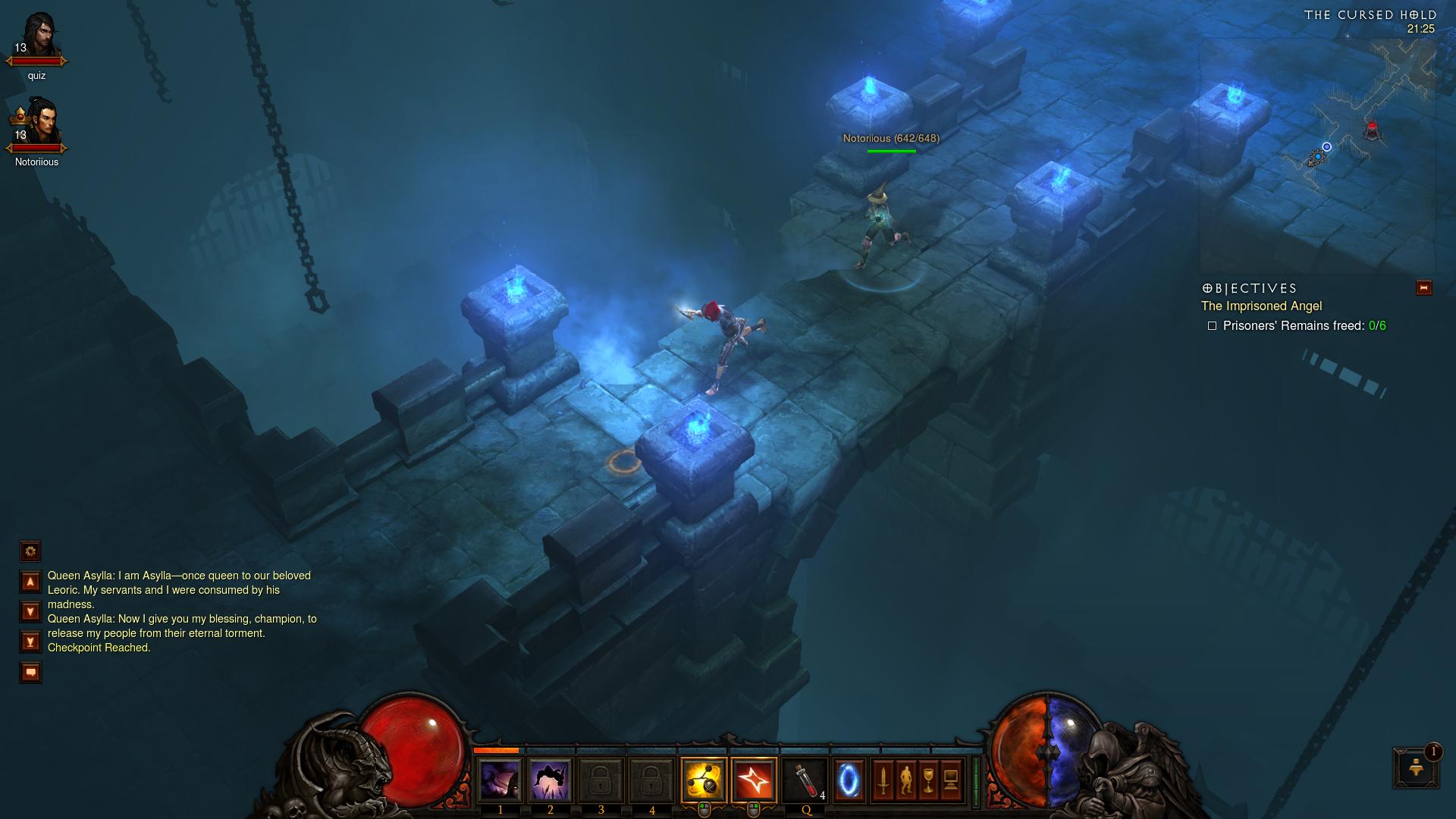Drink the health potion in slot Q
This screenshot has height=819, width=1456.
click(x=805, y=780)
